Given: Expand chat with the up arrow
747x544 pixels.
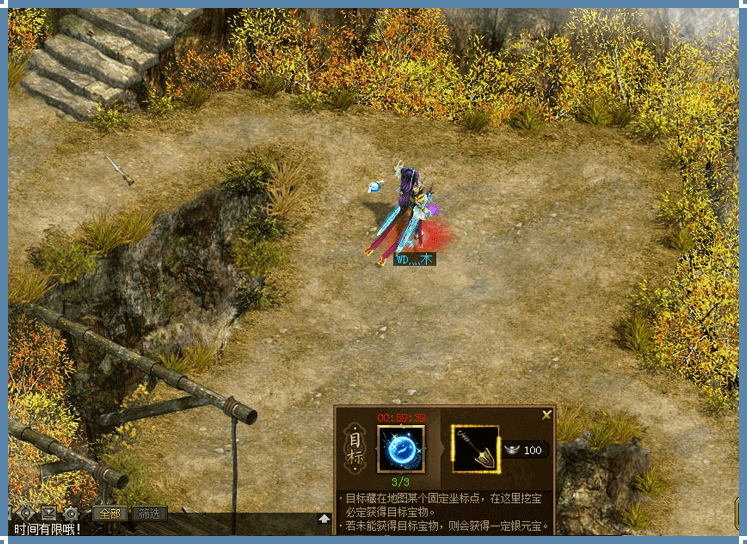Looking at the screenshot, I should (324, 518).
